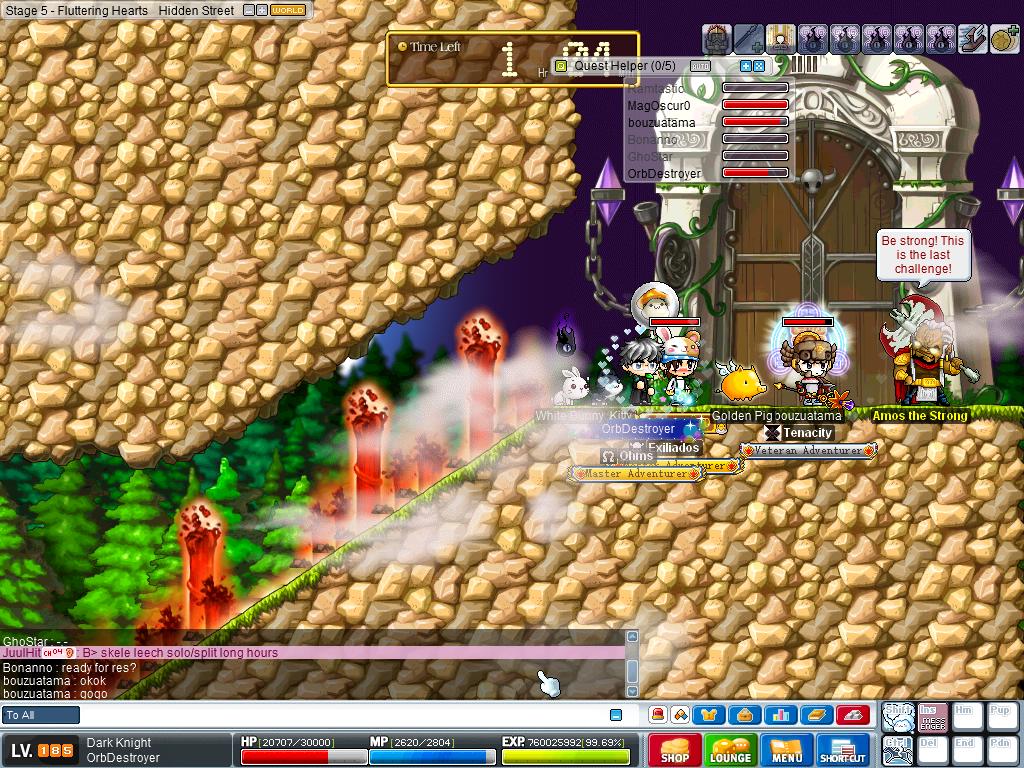Open the game Menu
This screenshot has width=1024, height=768.
[x=786, y=750]
